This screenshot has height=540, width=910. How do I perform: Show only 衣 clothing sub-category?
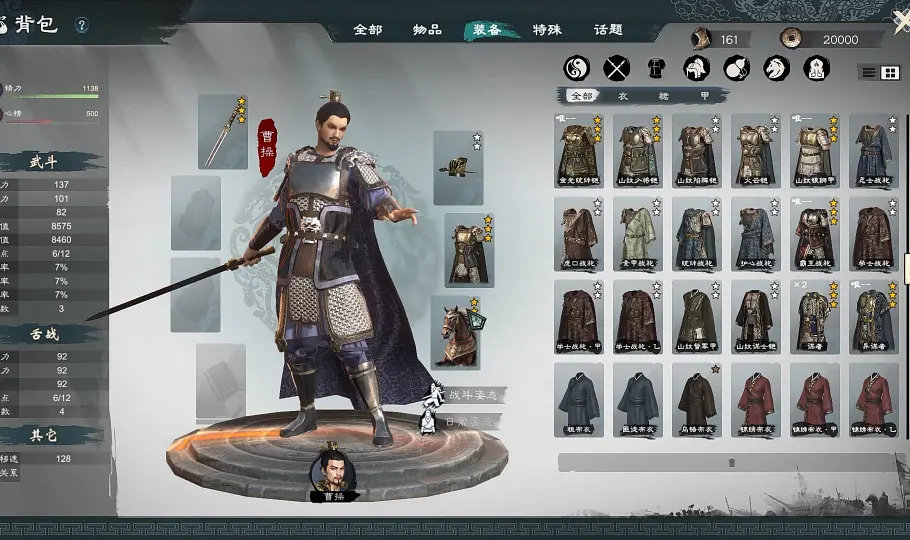pos(622,96)
